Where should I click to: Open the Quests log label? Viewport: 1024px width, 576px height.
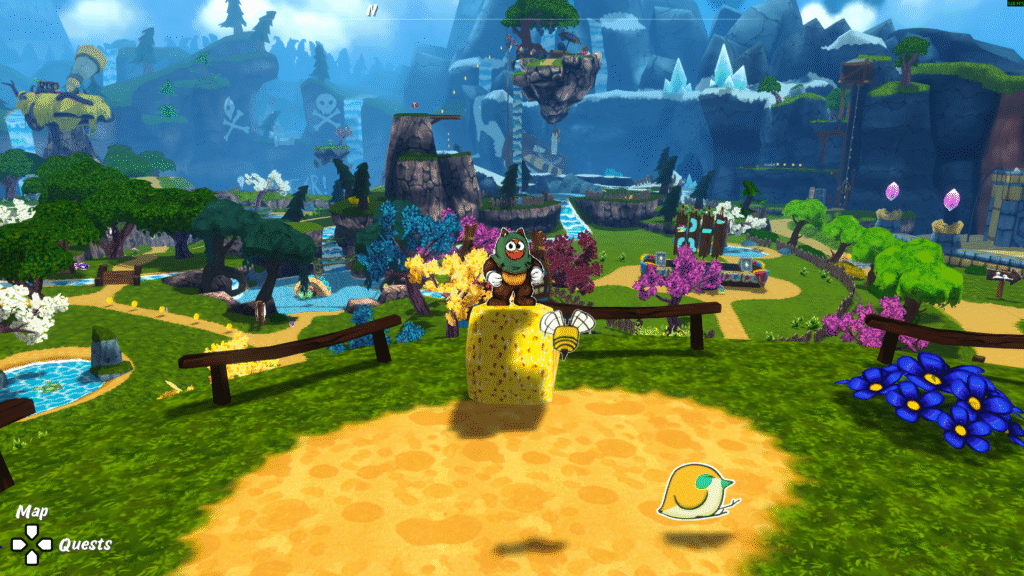coord(85,545)
